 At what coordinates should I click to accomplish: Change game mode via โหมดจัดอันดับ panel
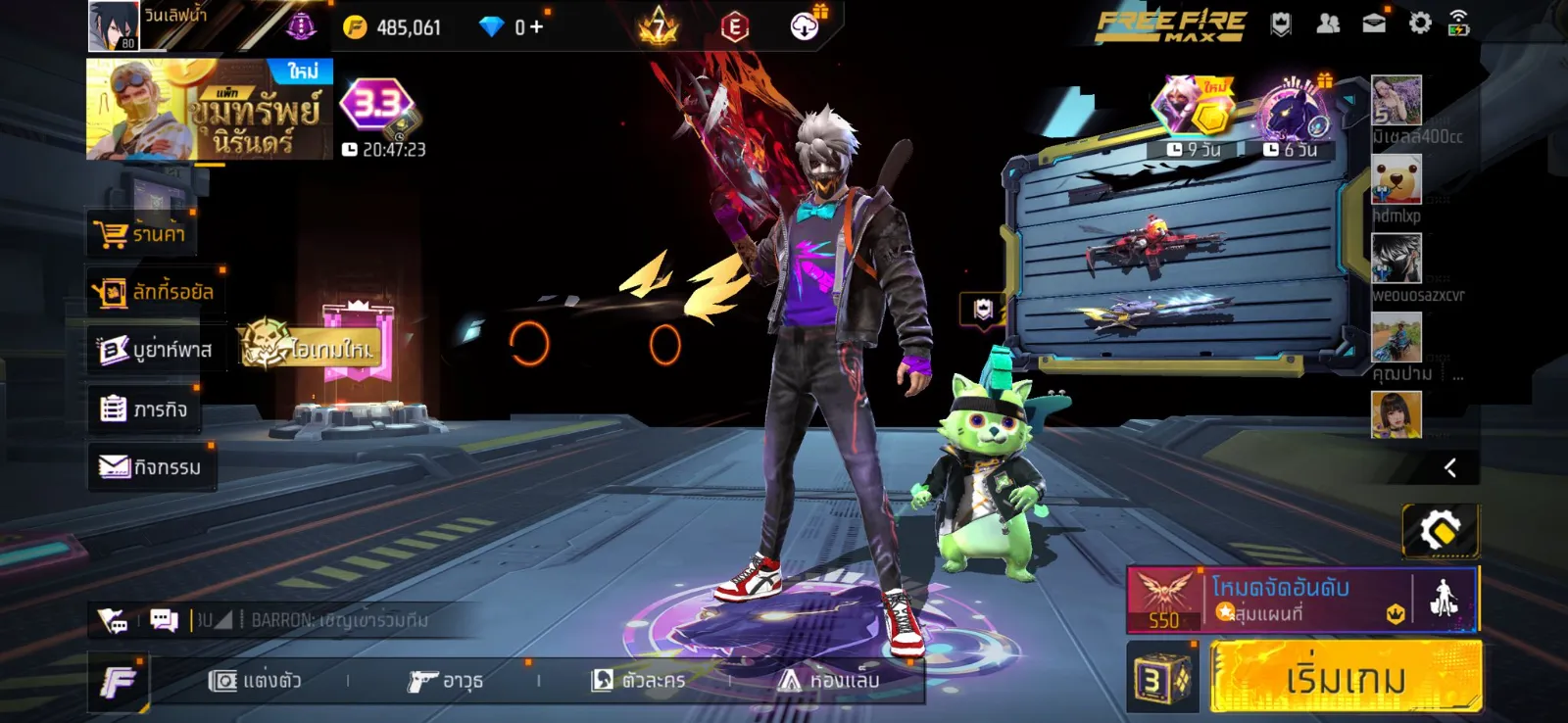tap(1281, 599)
